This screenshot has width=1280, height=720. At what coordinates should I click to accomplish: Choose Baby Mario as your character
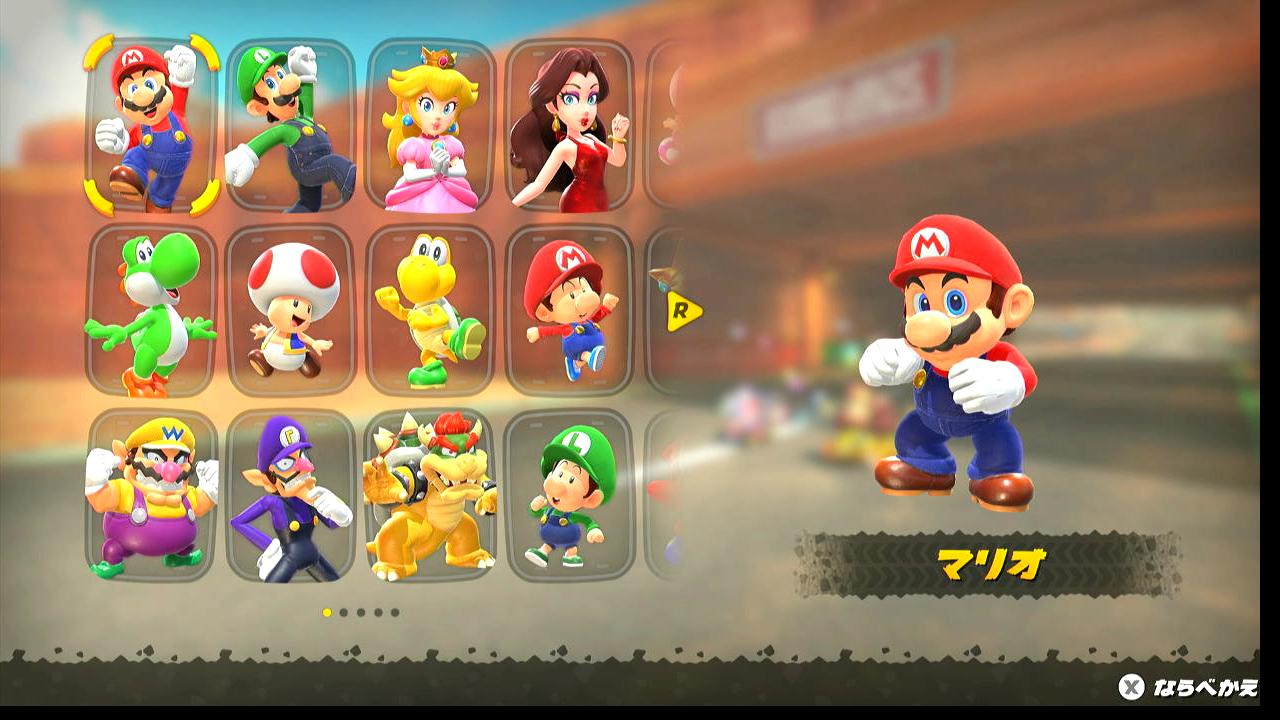[x=569, y=310]
